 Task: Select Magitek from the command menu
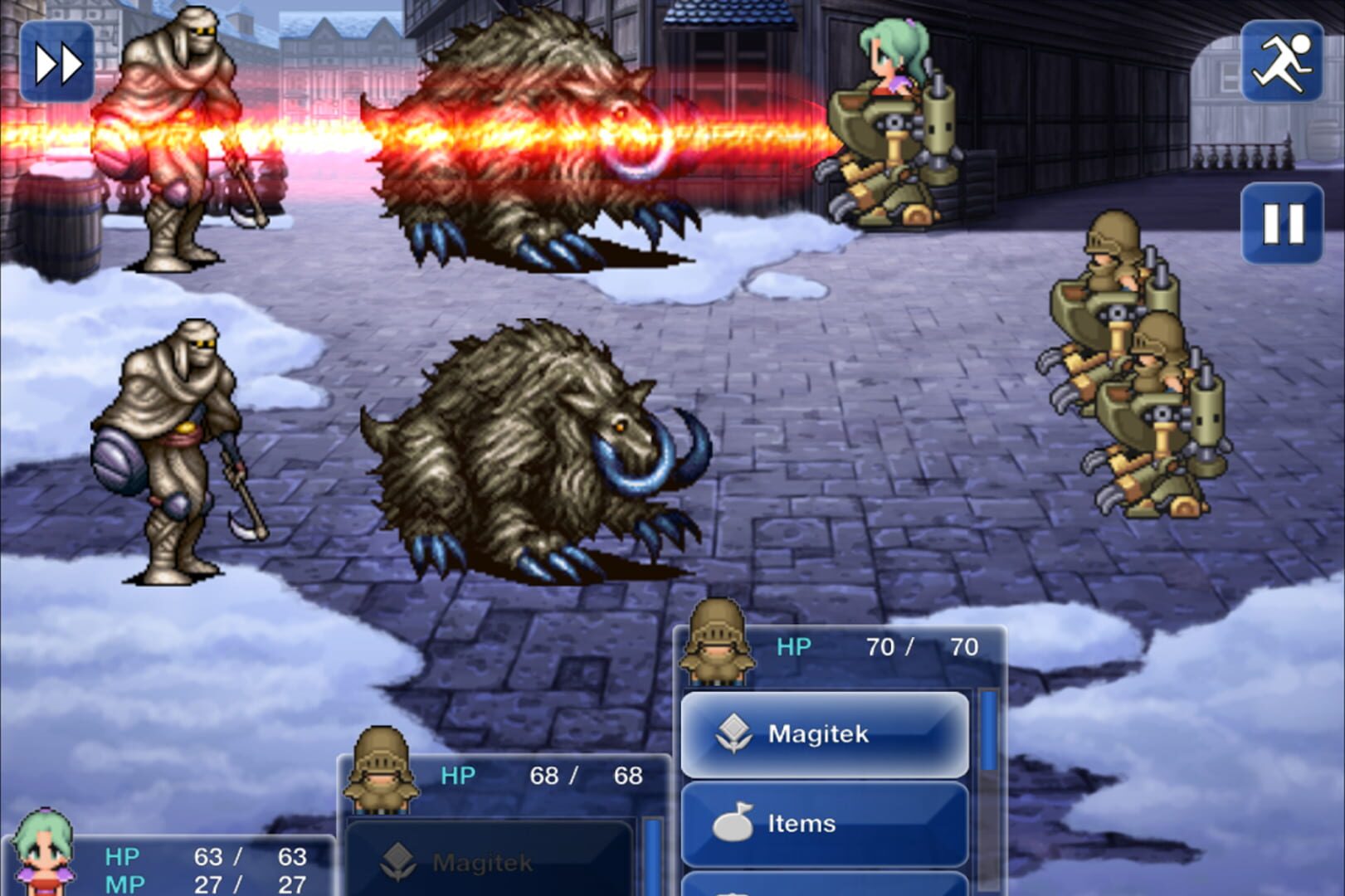[x=824, y=733]
